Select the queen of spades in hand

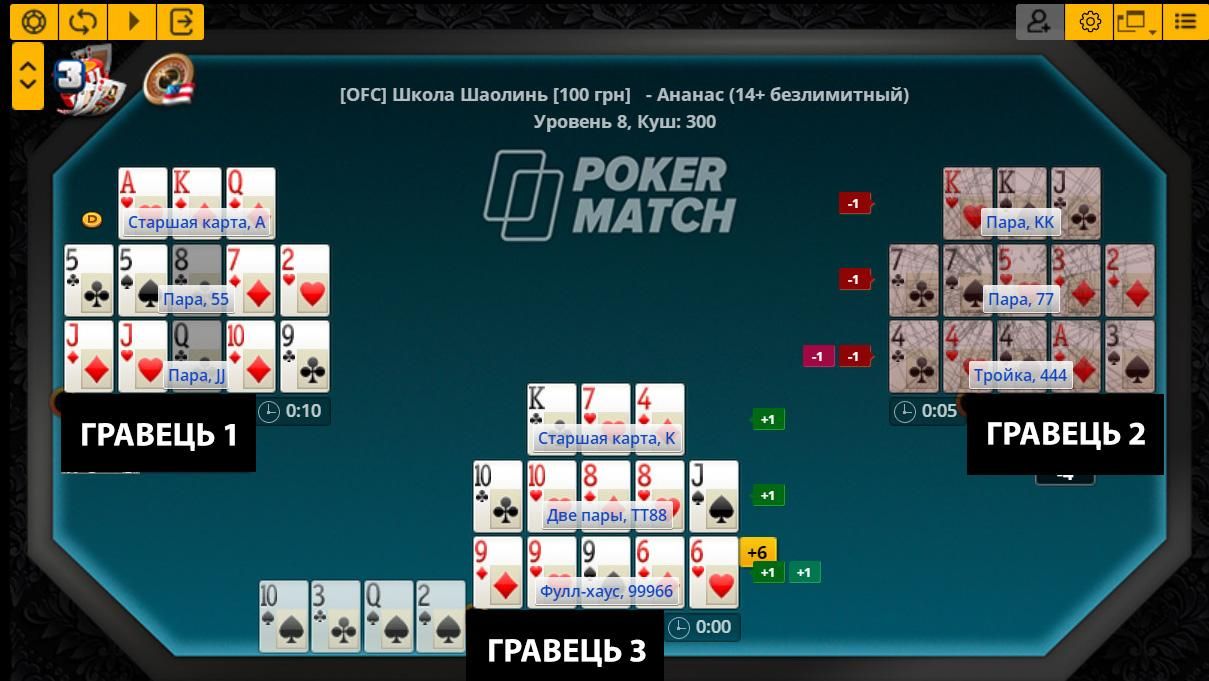tap(389, 617)
